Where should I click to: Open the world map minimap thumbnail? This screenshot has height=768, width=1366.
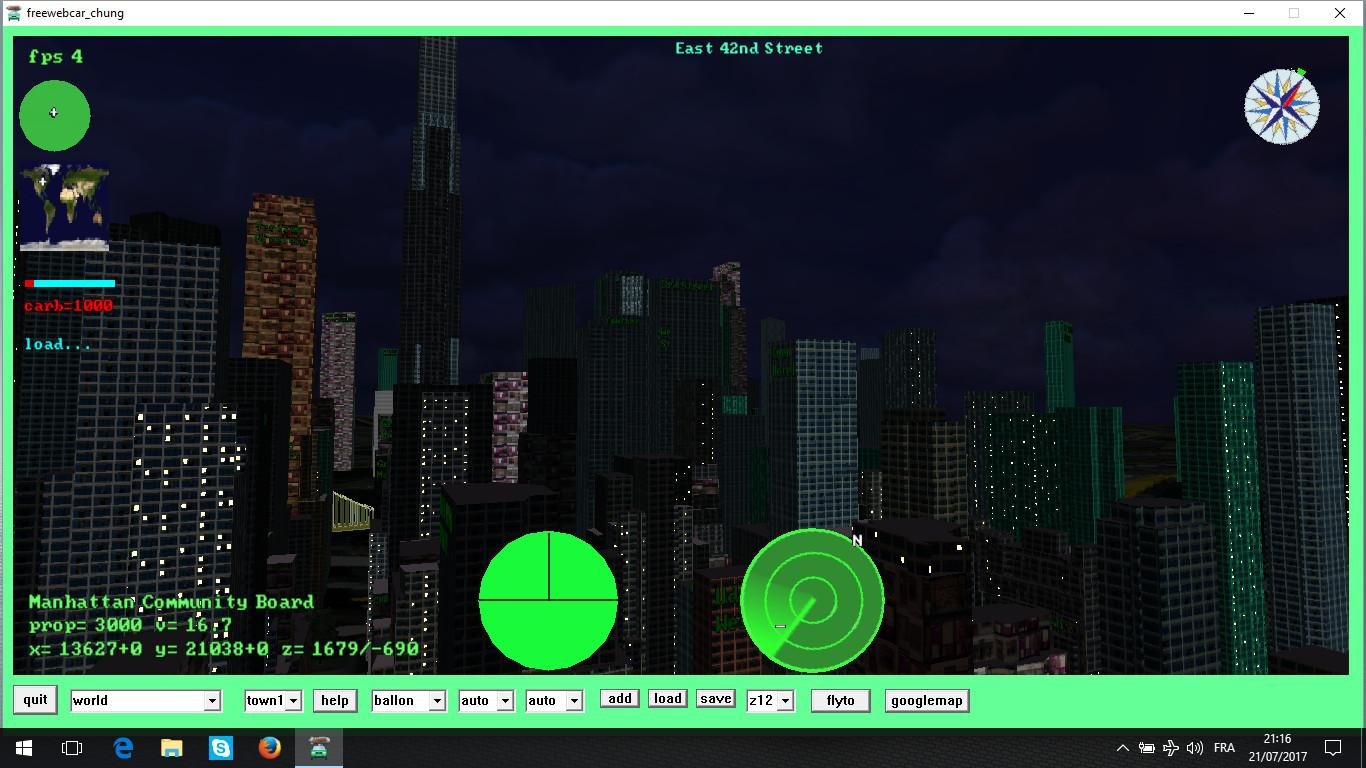tap(62, 205)
